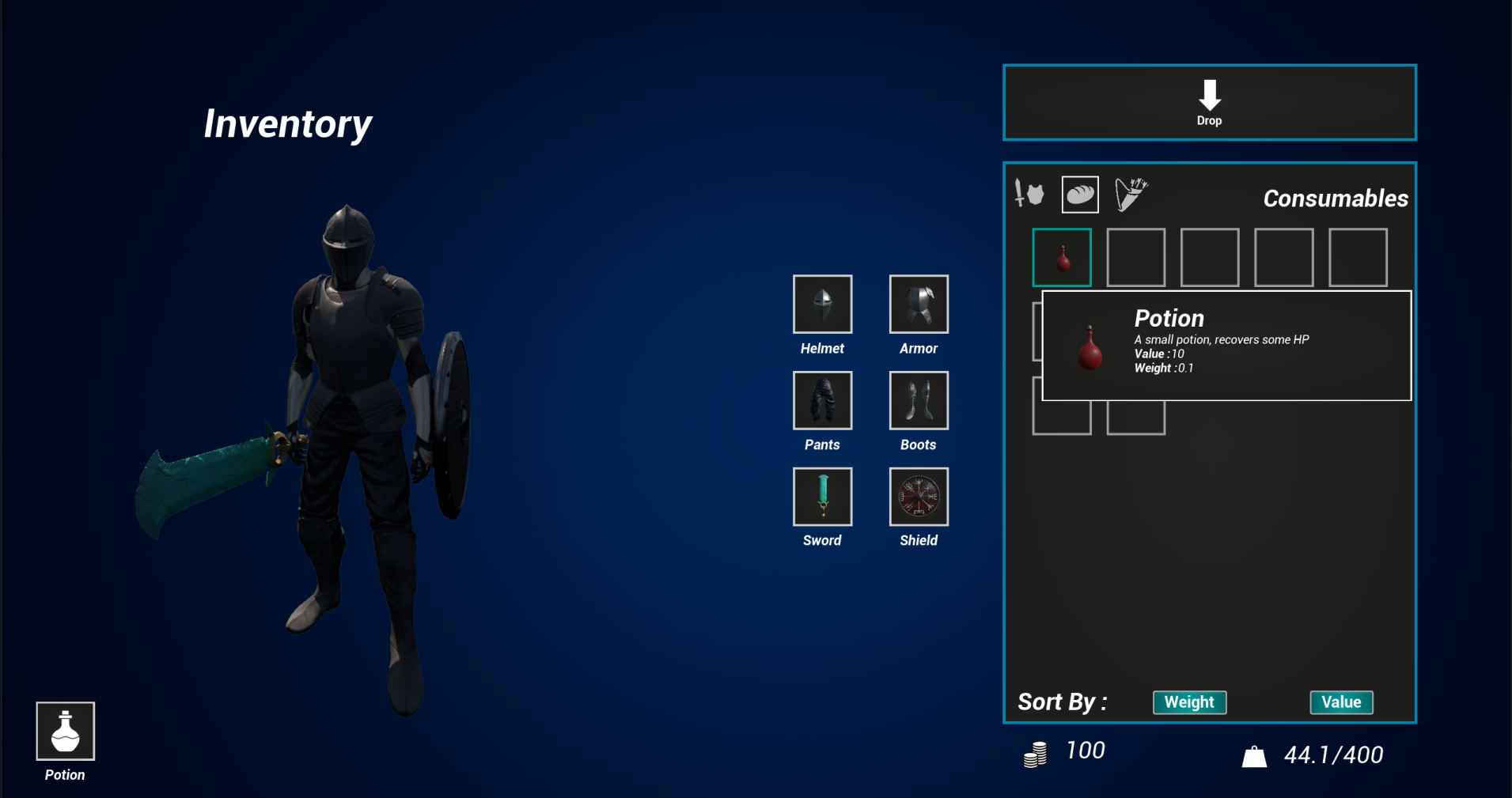The height and width of the screenshot is (798, 1512).
Task: Expand the Potion tooltip details panel
Action: (1226, 346)
